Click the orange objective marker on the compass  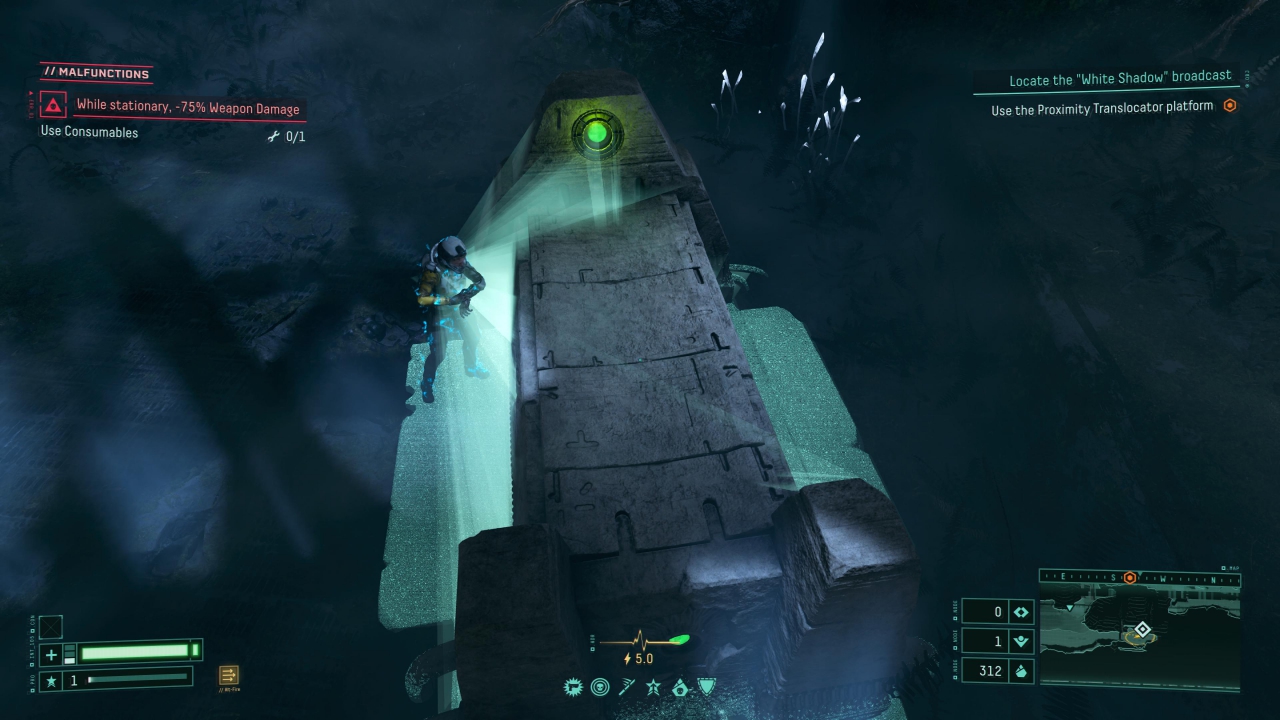(1130, 578)
